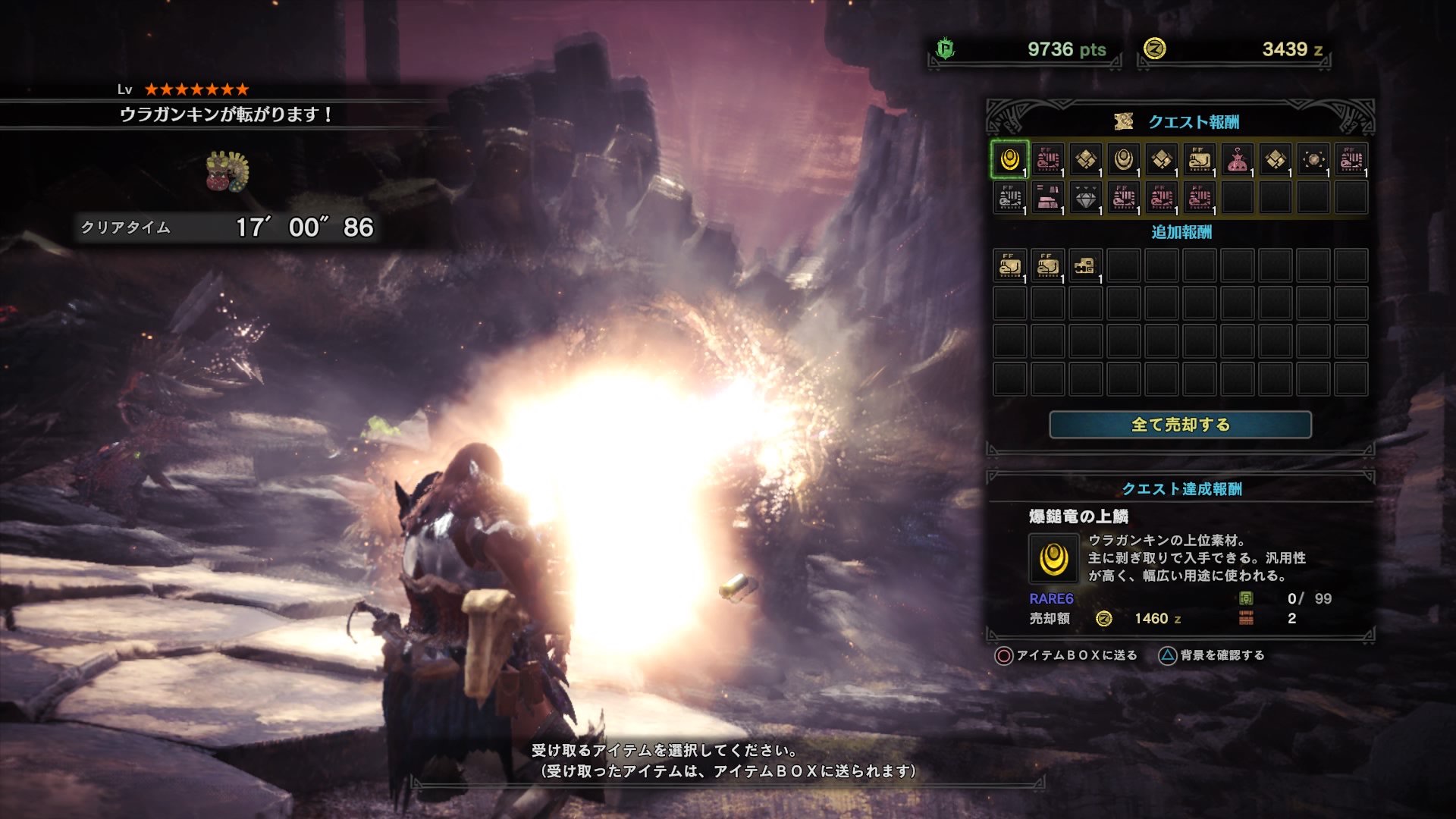Click the item box icon beside 0/99
This screenshot has height=819, width=1456.
1246,598
